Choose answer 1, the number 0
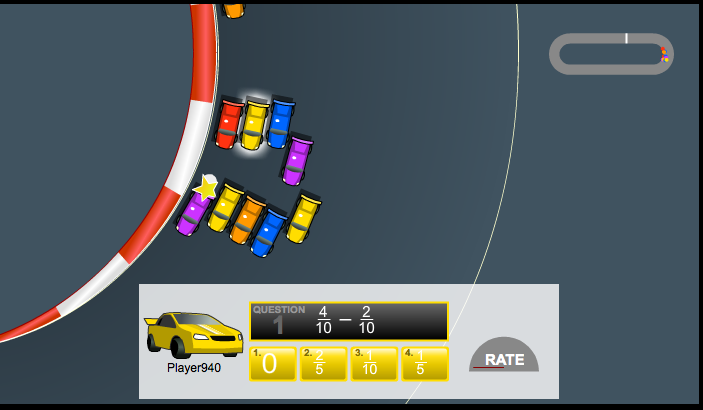The height and width of the screenshot is (410, 703). (x=273, y=363)
